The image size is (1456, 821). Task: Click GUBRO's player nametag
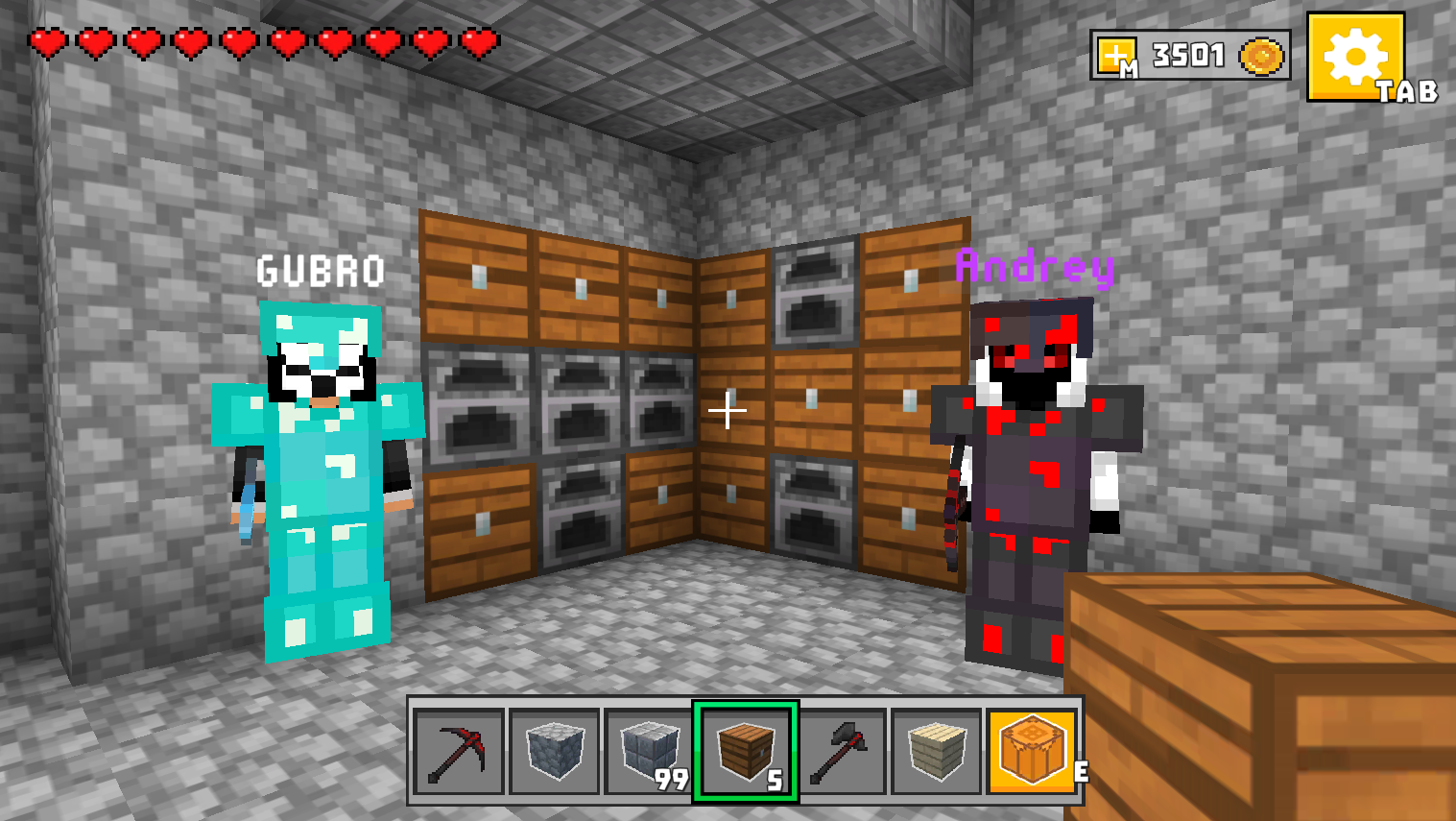pyautogui.click(x=320, y=272)
